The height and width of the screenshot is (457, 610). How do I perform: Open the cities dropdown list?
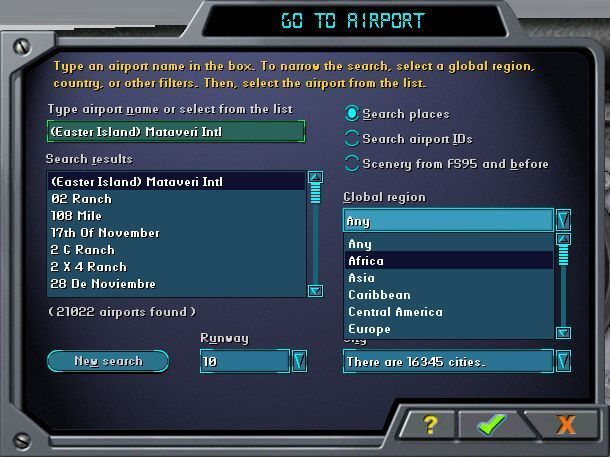(563, 361)
